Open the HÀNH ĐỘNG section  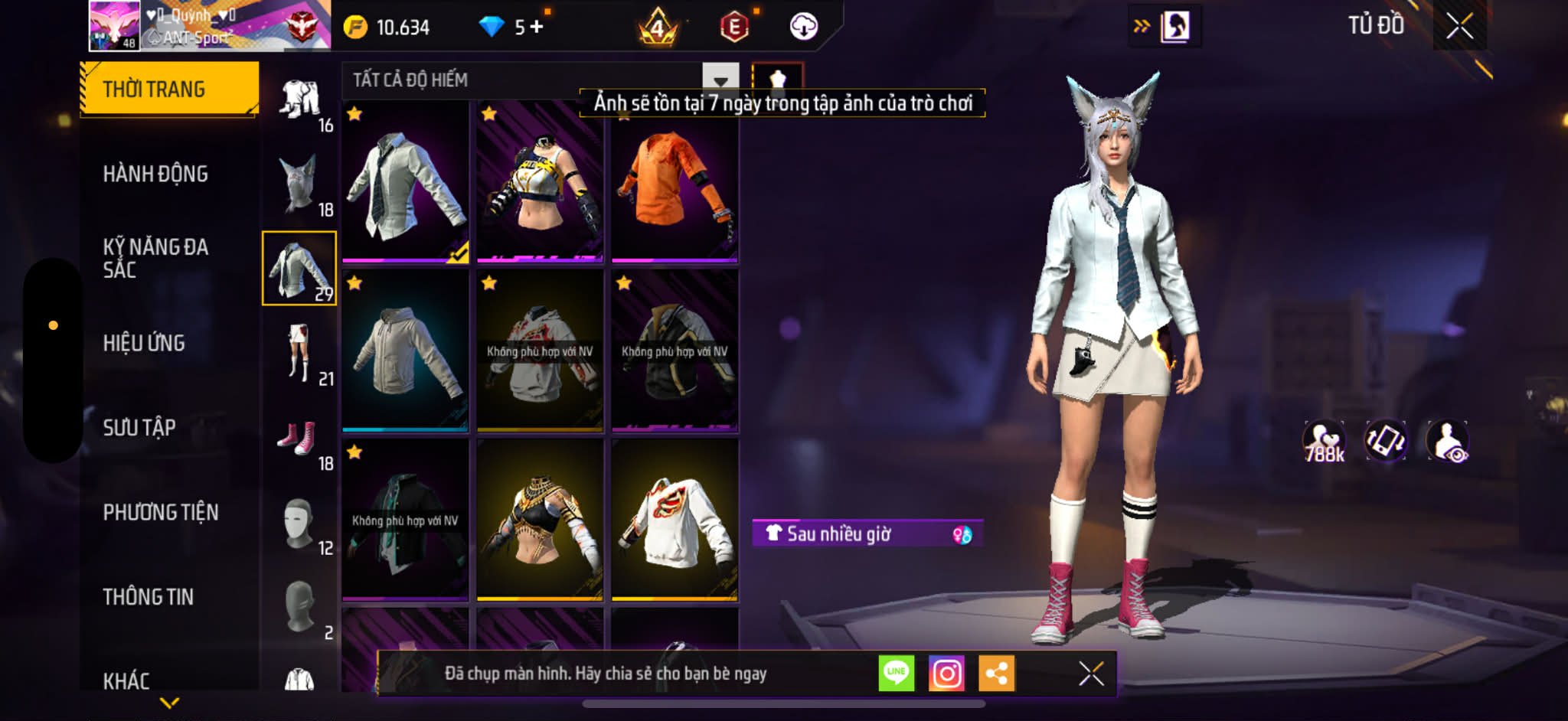(155, 175)
